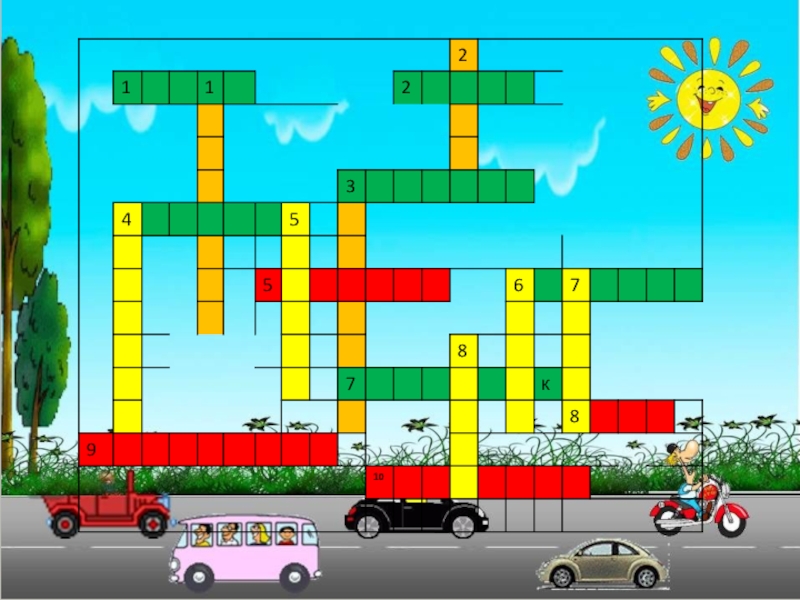Viewport: 800px width, 600px height.
Task: Pick the red cell numbered 5
Action: (x=267, y=285)
